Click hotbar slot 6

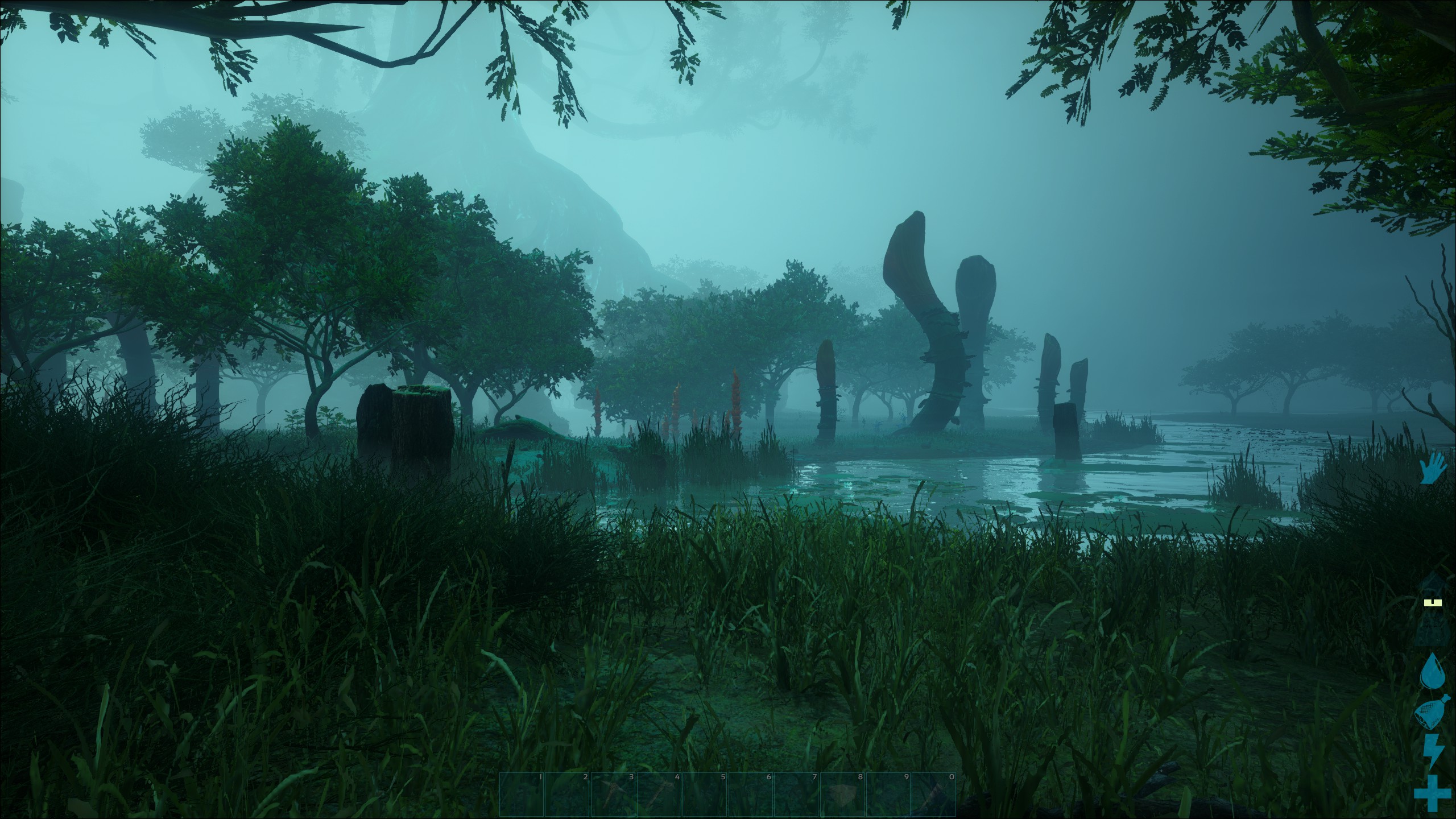(751, 795)
